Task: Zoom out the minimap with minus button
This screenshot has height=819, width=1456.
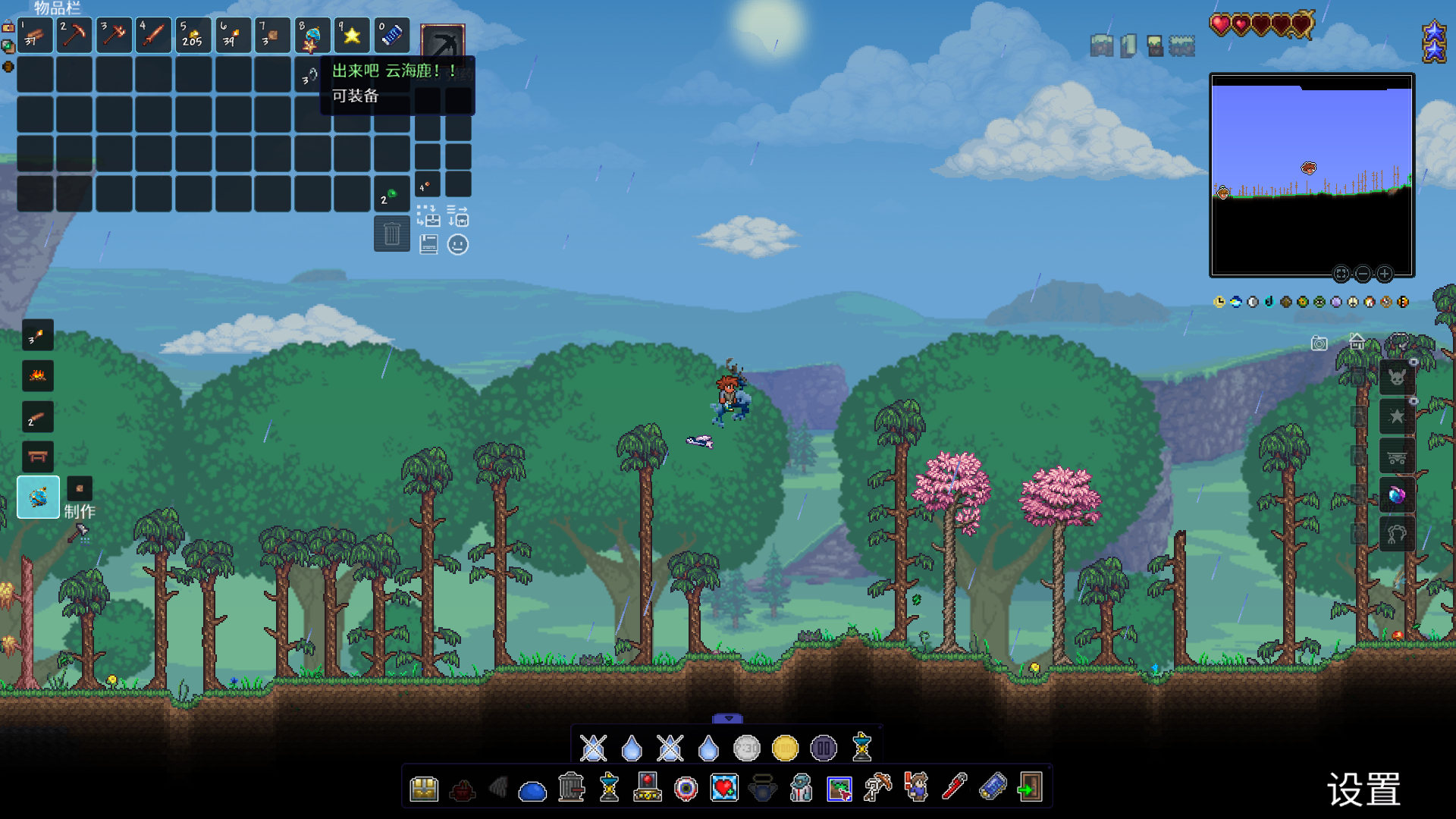Action: (1363, 274)
